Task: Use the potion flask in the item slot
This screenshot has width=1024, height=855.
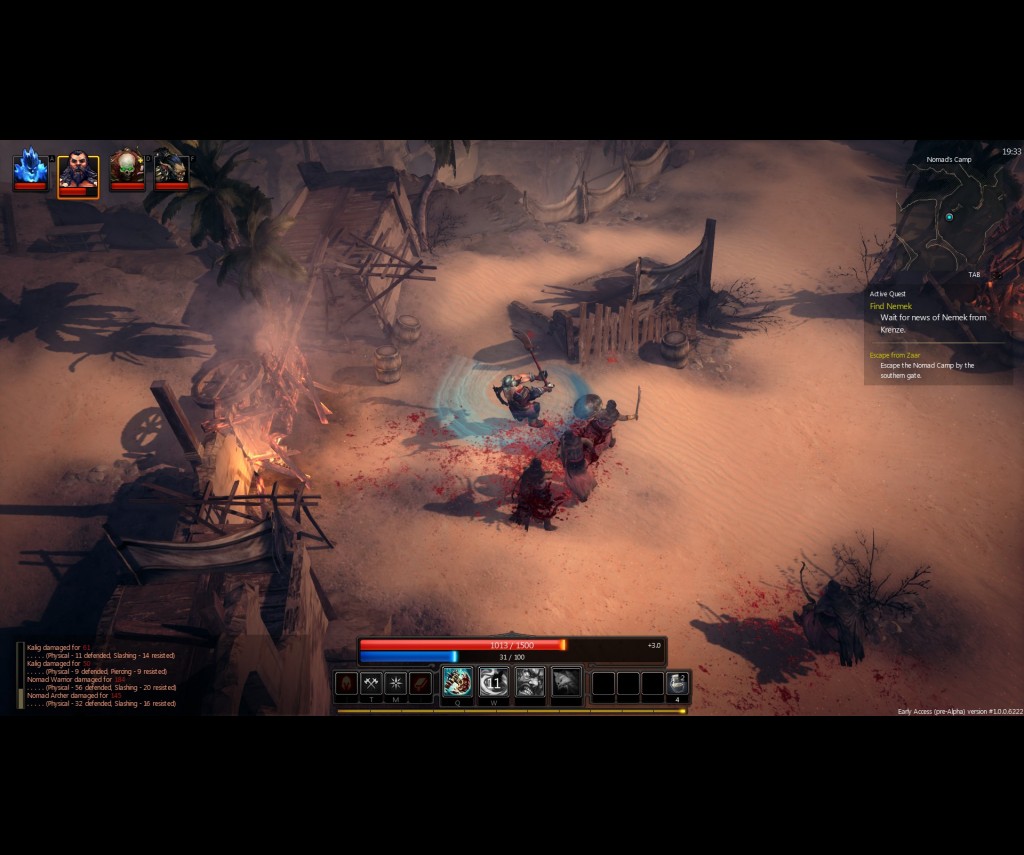Action: (x=677, y=683)
